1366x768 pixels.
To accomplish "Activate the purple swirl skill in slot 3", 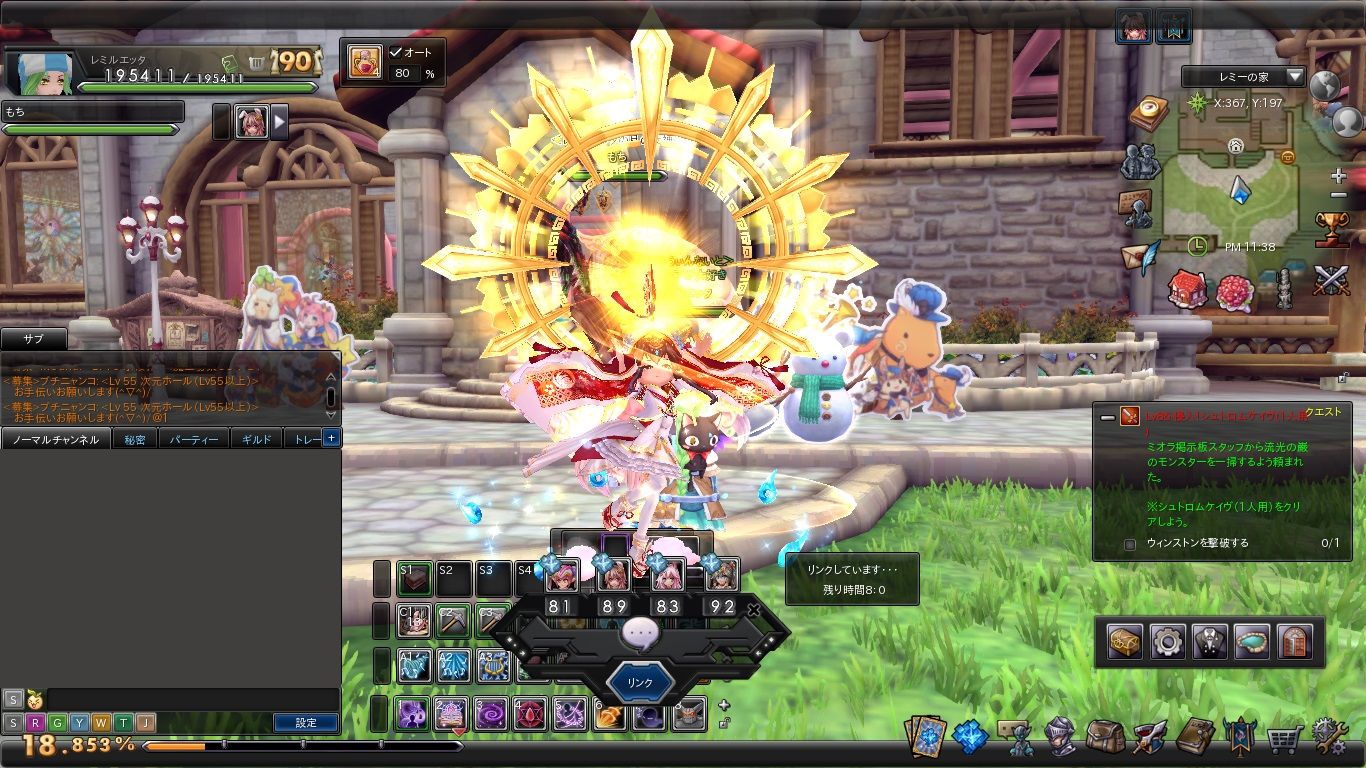I will (x=490, y=714).
